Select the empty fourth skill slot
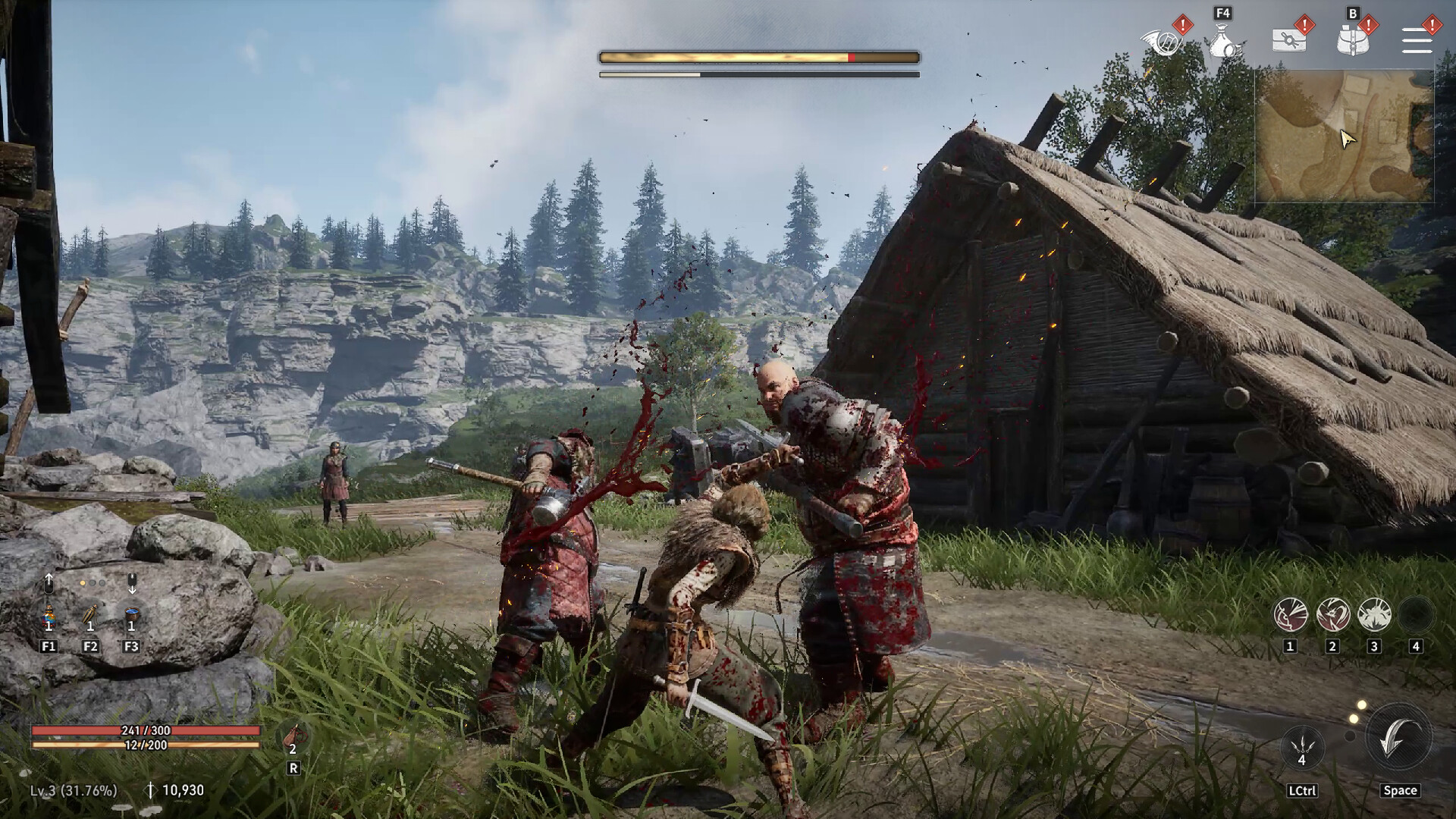 pyautogui.click(x=1415, y=614)
